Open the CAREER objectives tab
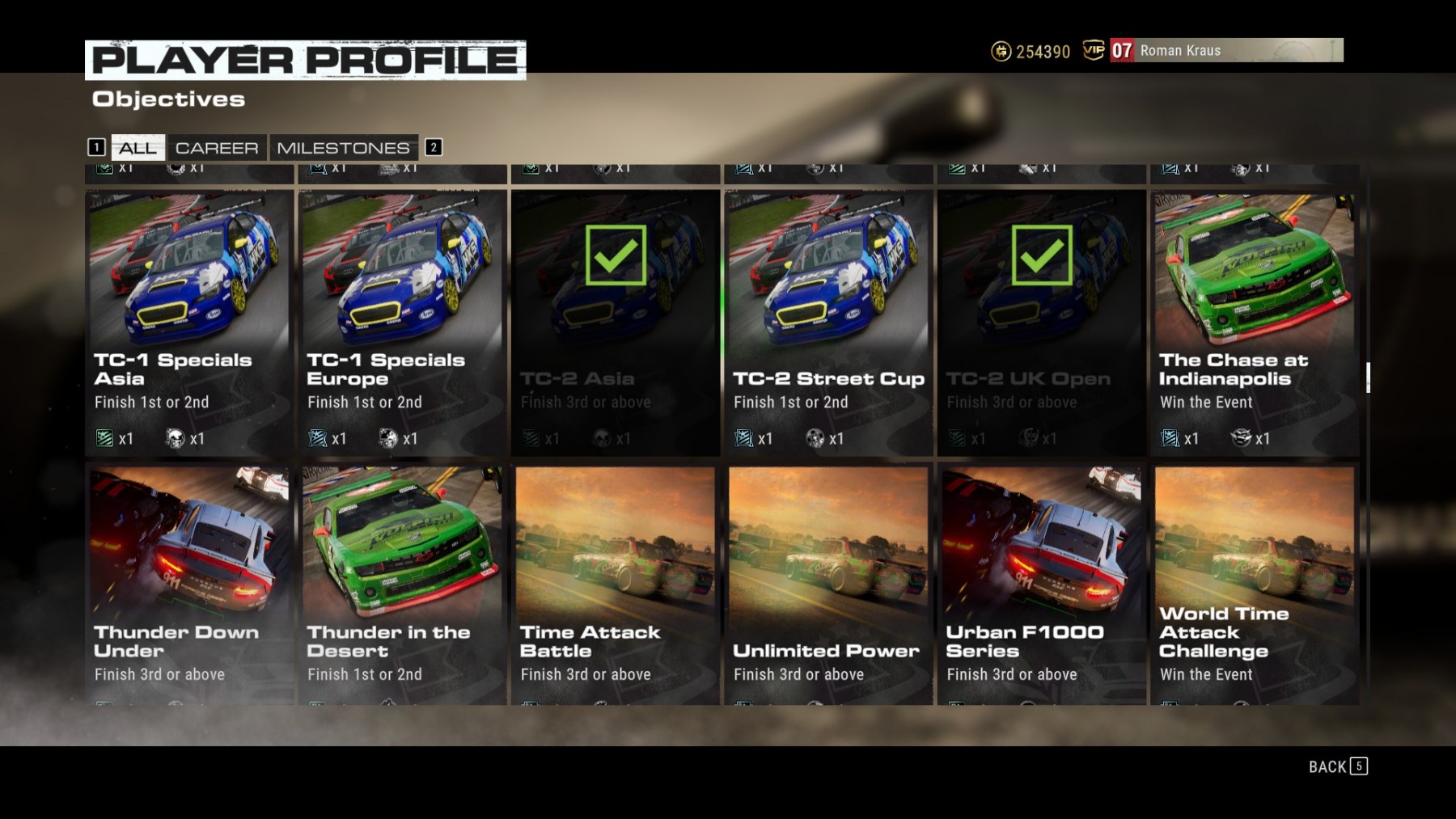The image size is (1456, 819). (217, 148)
